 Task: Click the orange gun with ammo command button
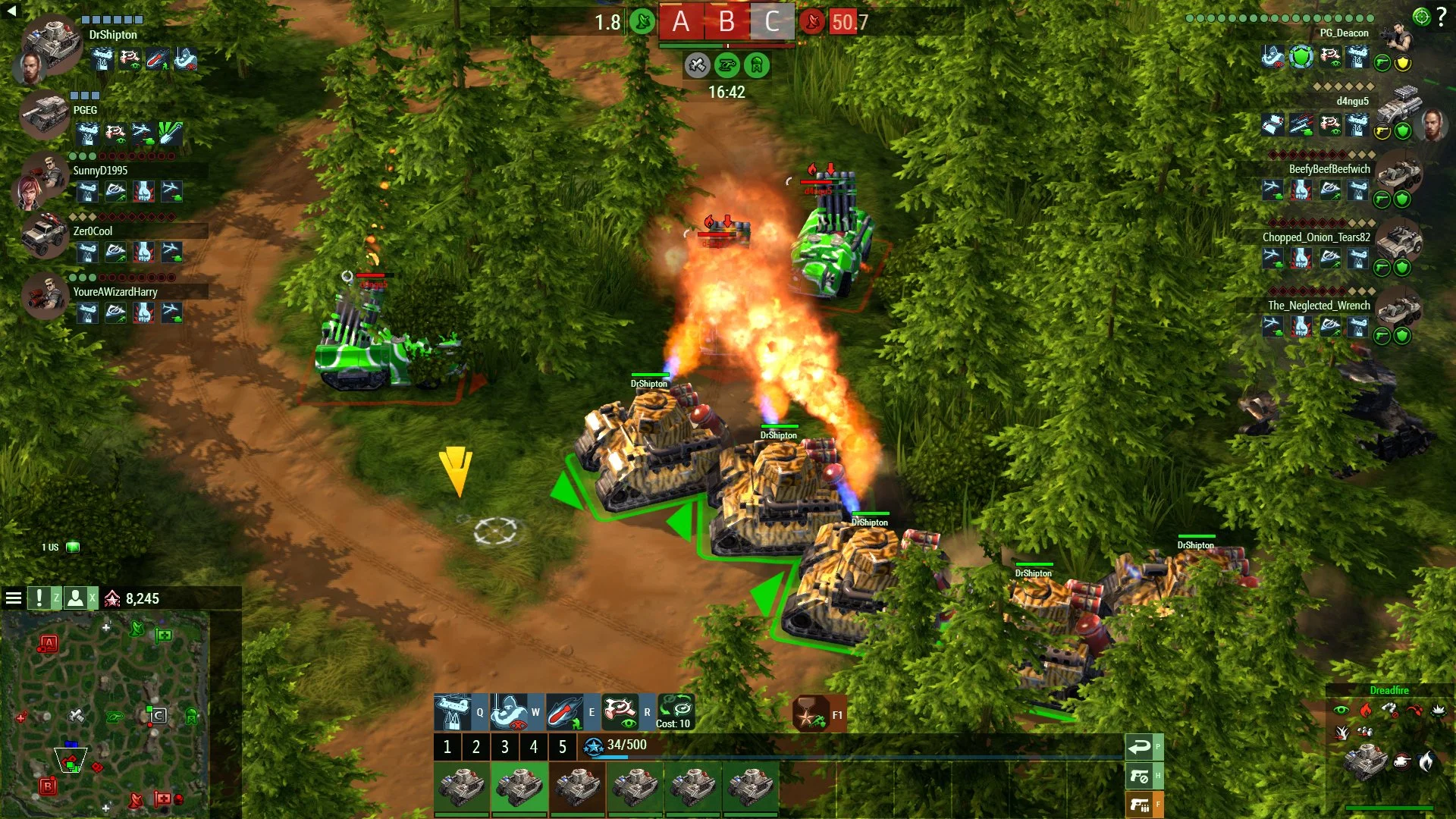click(1139, 805)
